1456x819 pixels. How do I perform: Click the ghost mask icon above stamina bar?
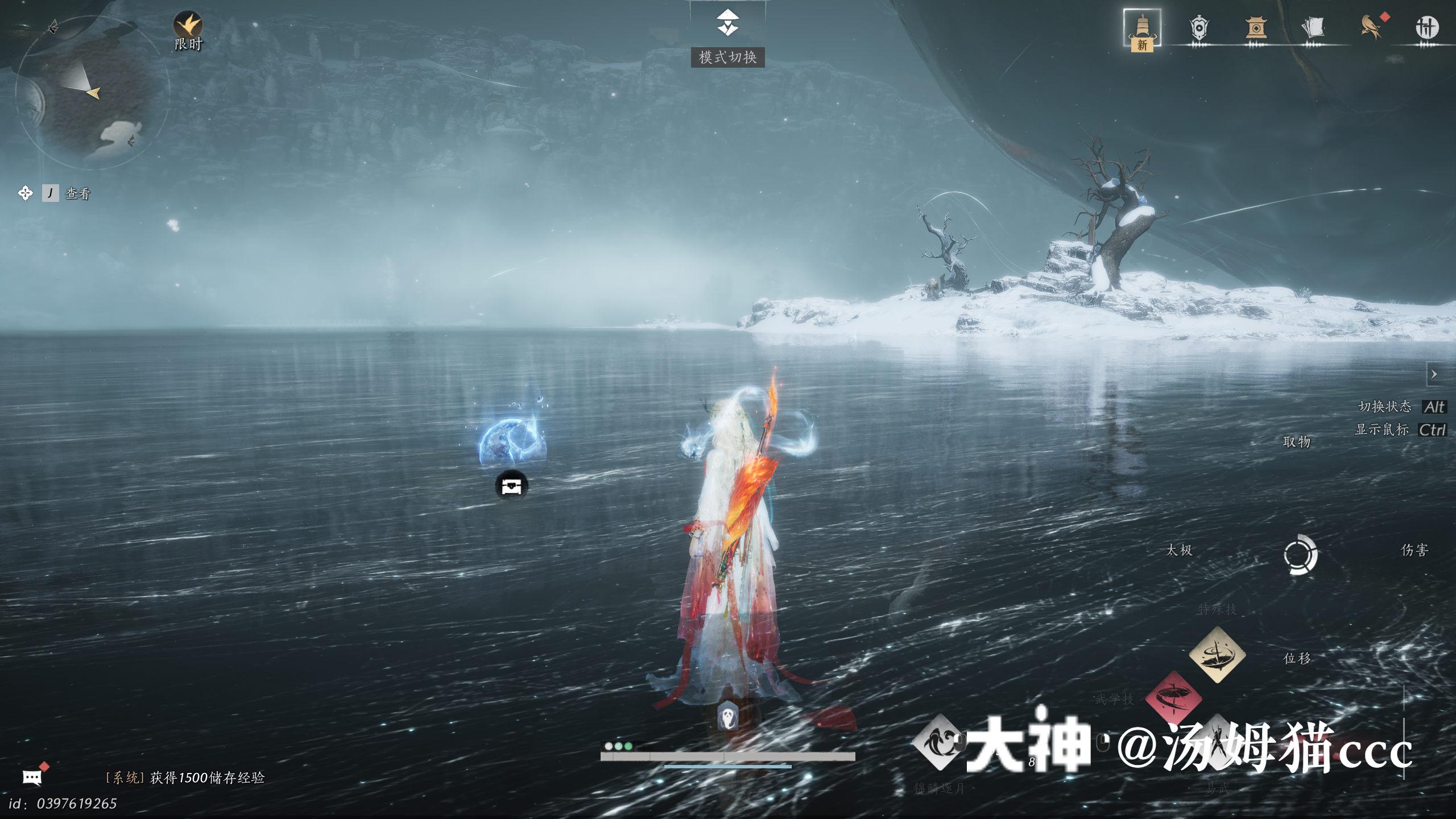pyautogui.click(x=728, y=716)
